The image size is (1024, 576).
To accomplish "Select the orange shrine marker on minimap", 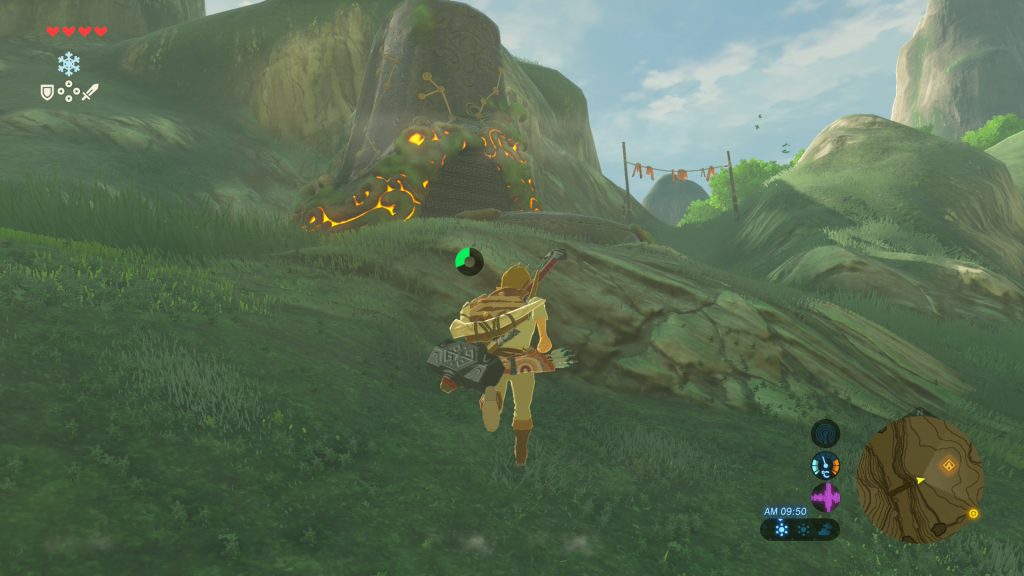I will pos(949,464).
